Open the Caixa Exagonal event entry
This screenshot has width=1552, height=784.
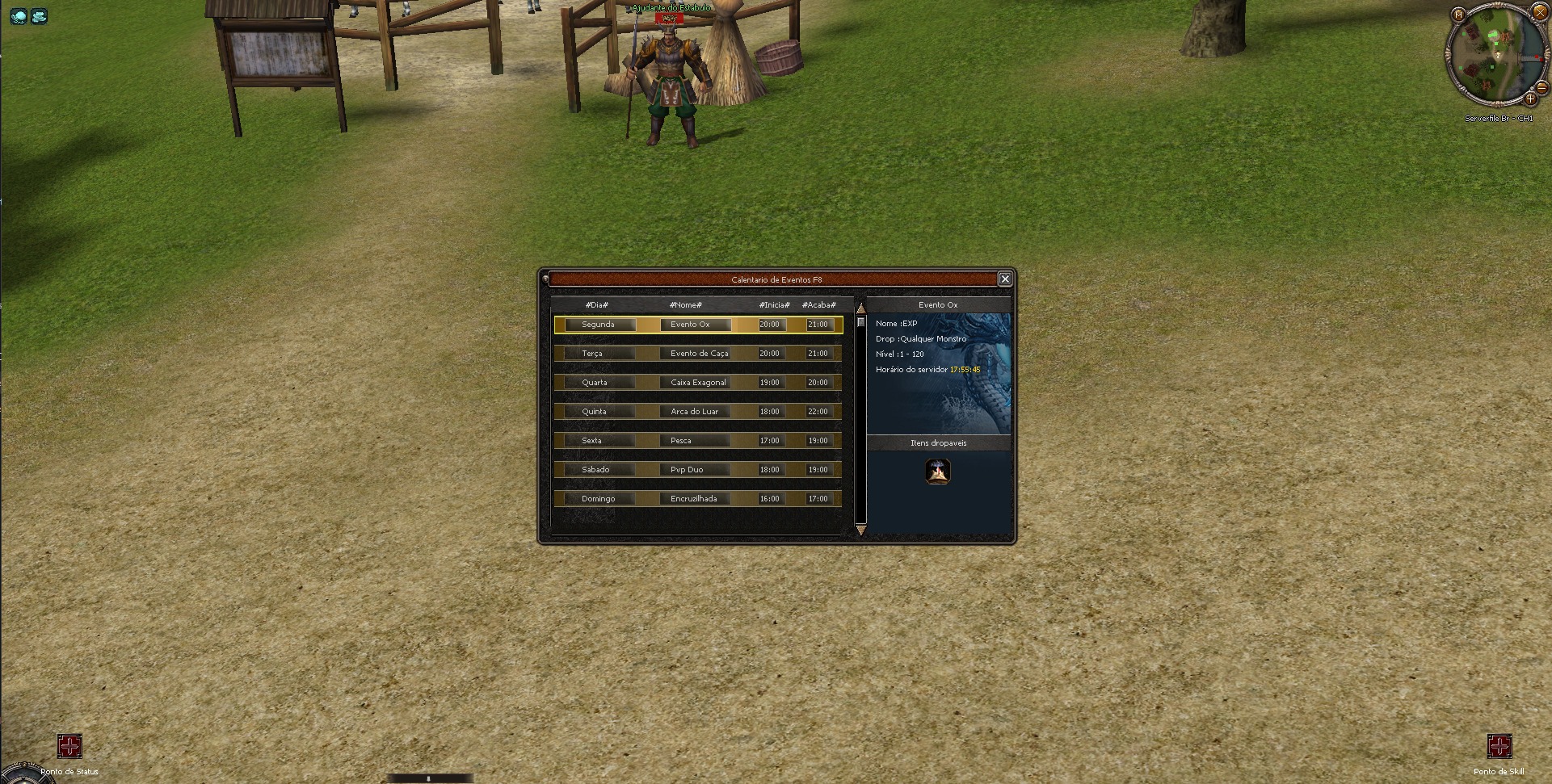696,382
